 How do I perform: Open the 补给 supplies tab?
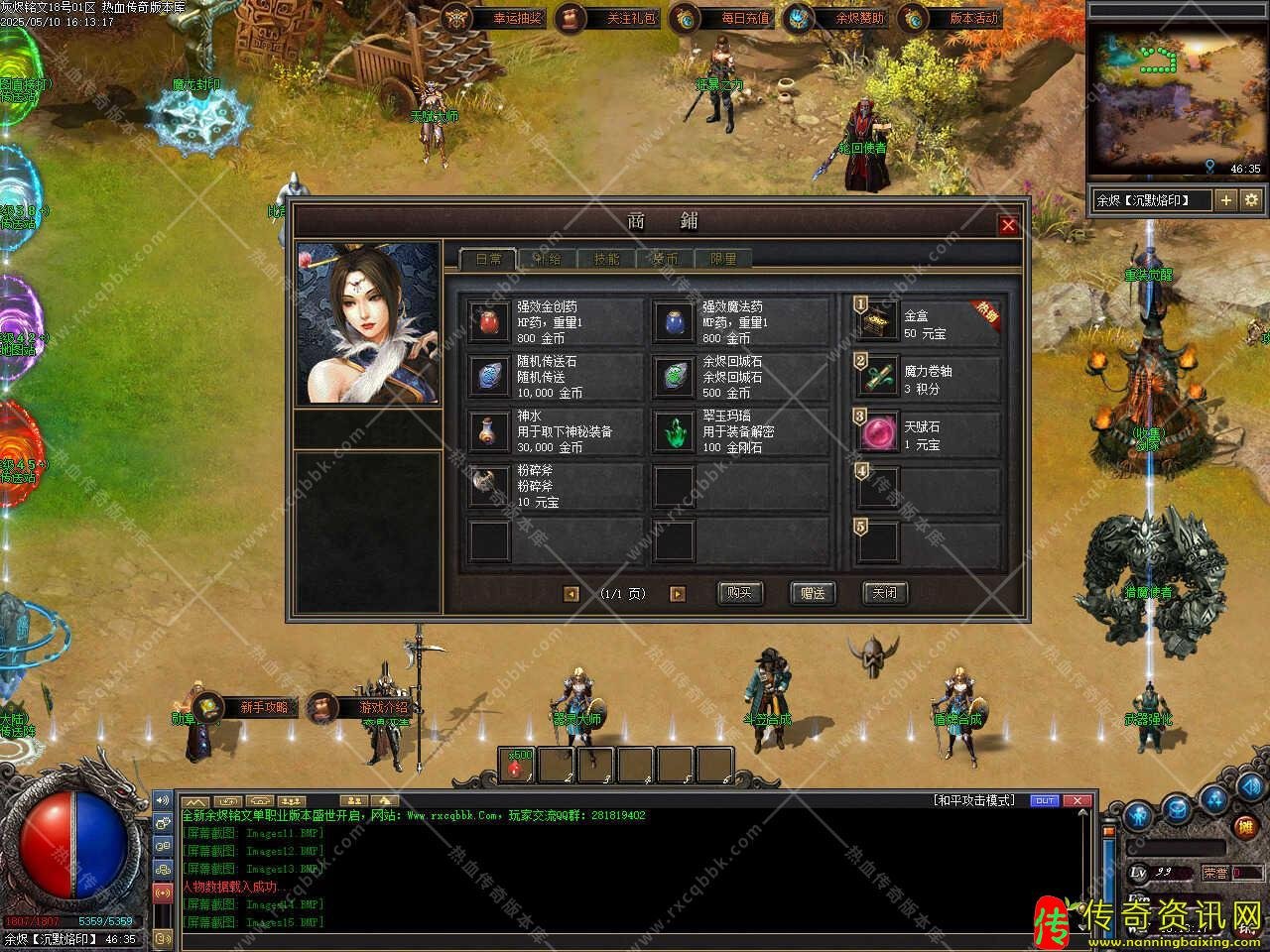[548, 259]
